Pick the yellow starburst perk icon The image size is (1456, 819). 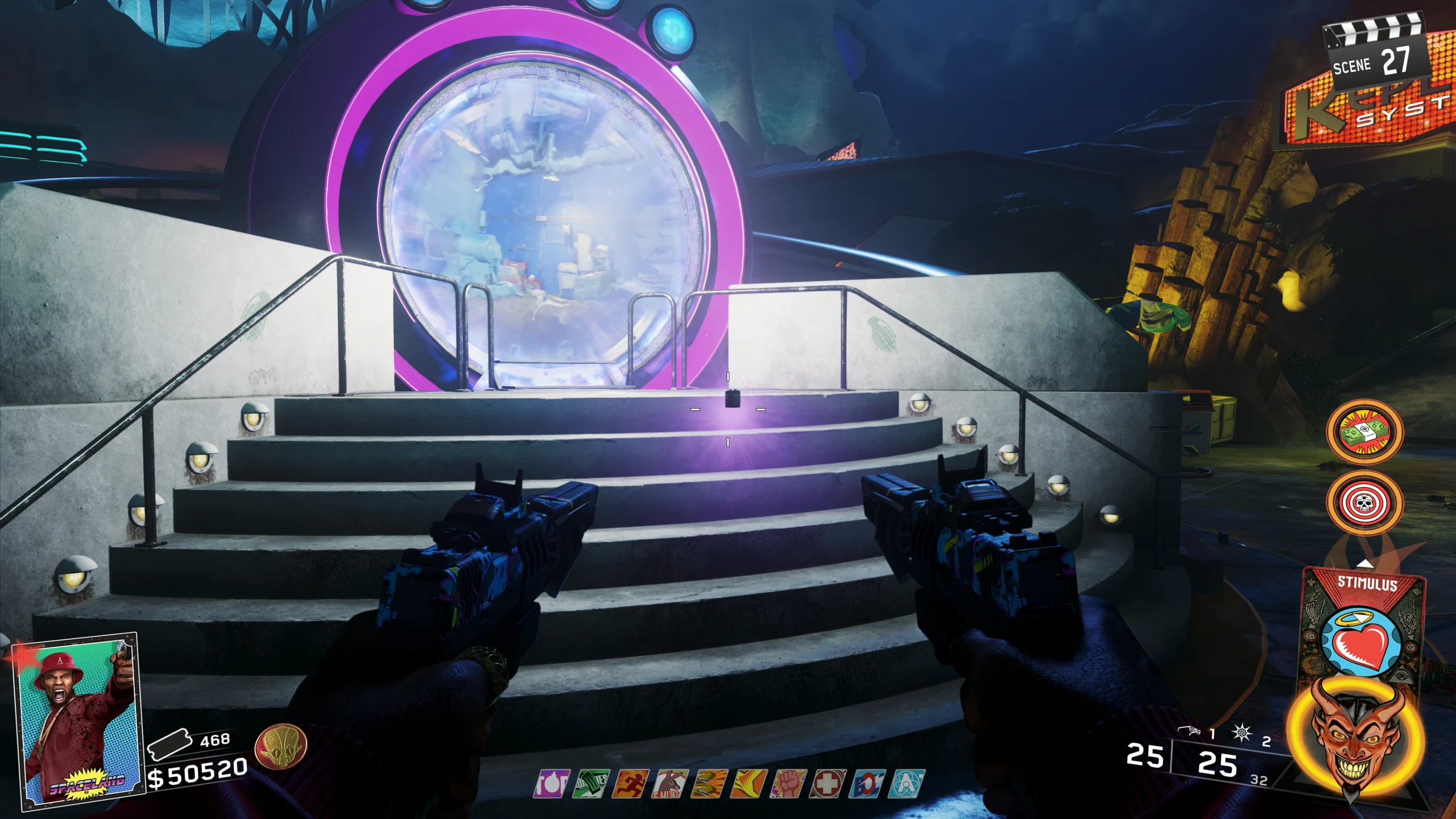tap(749, 784)
